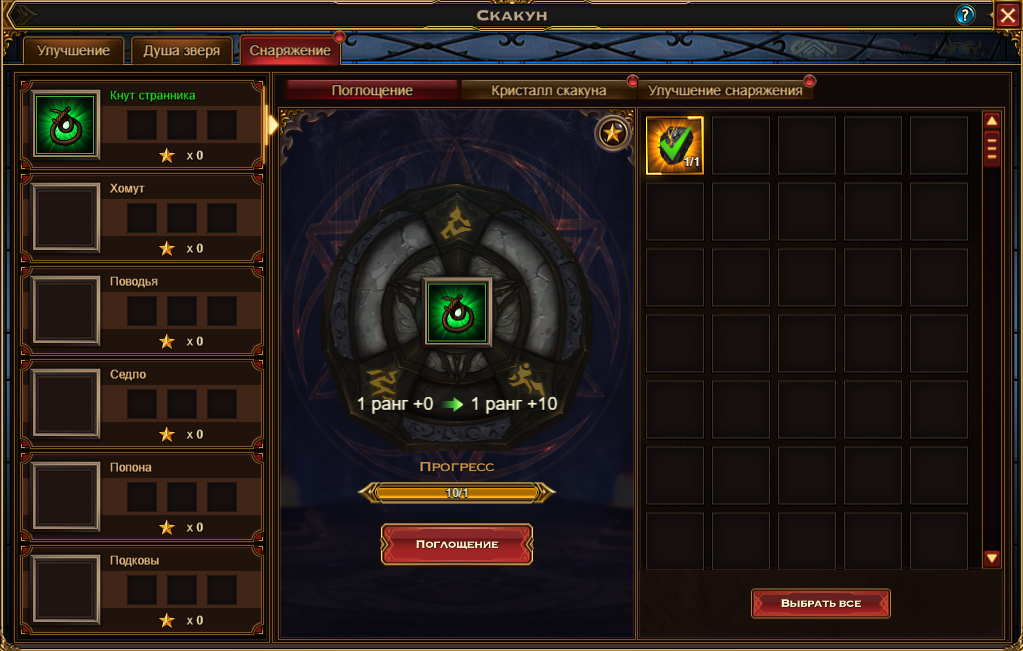Switch to Кристалл скакуна sub-tab
Screen dimensions: 1023x651
coord(548,90)
